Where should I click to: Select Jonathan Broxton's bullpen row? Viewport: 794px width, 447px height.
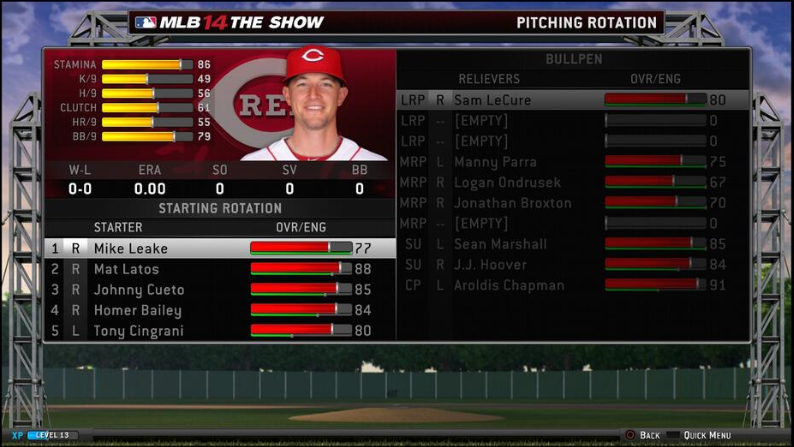(x=512, y=203)
